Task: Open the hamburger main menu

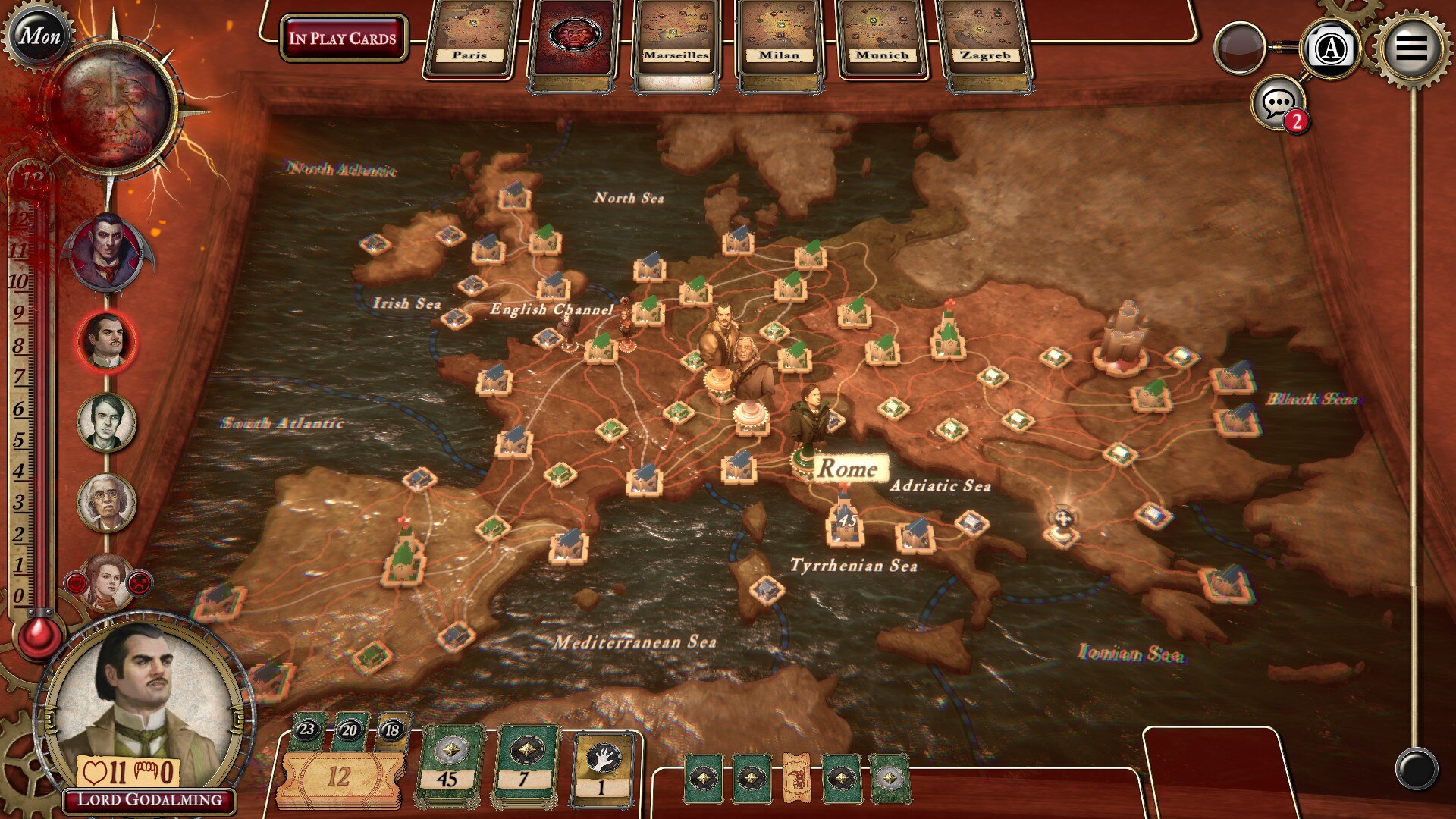Action: point(1410,47)
